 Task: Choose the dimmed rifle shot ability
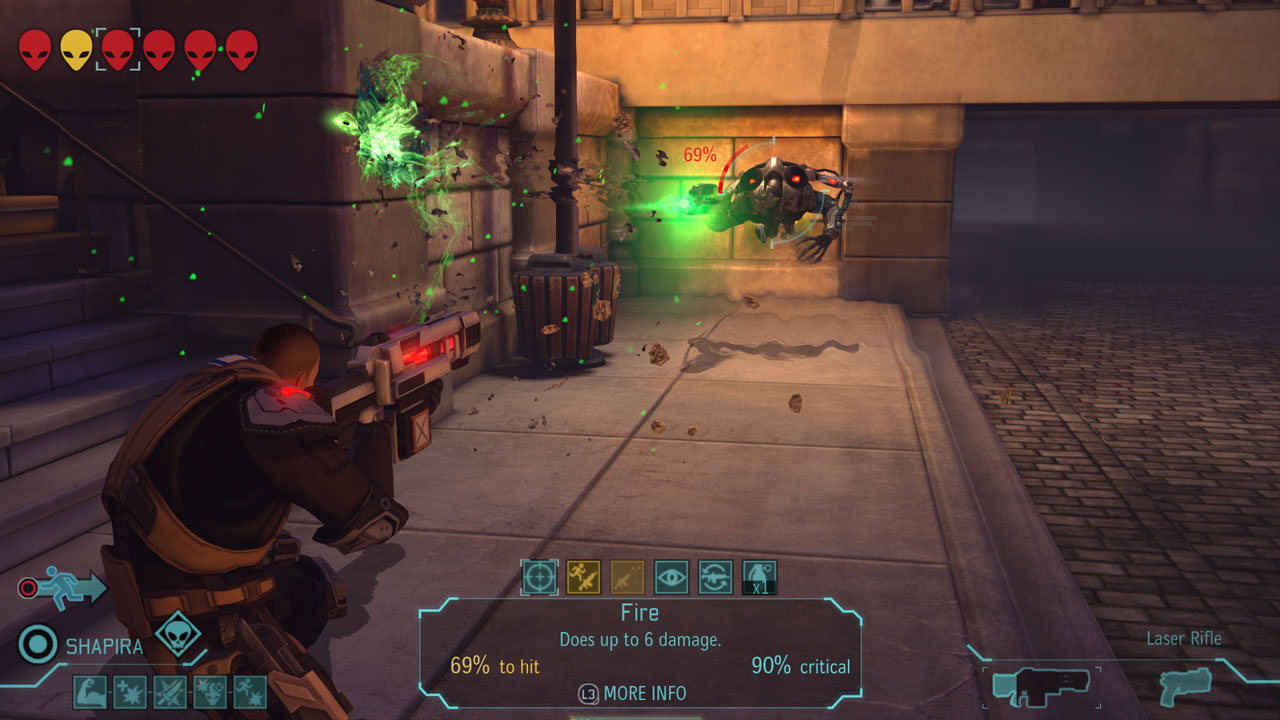[x=627, y=577]
